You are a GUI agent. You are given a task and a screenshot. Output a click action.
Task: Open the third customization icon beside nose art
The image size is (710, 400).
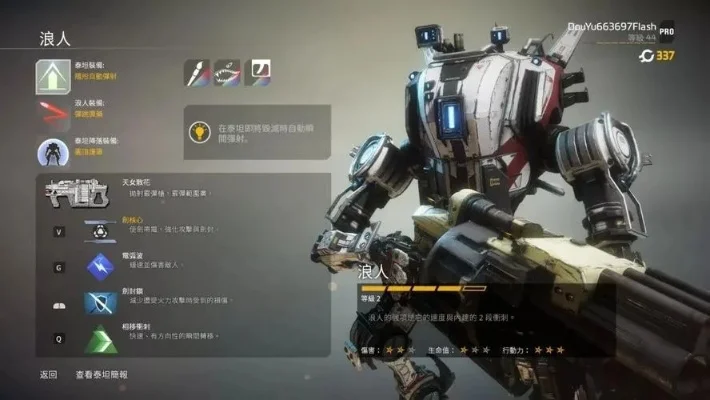tap(257, 72)
